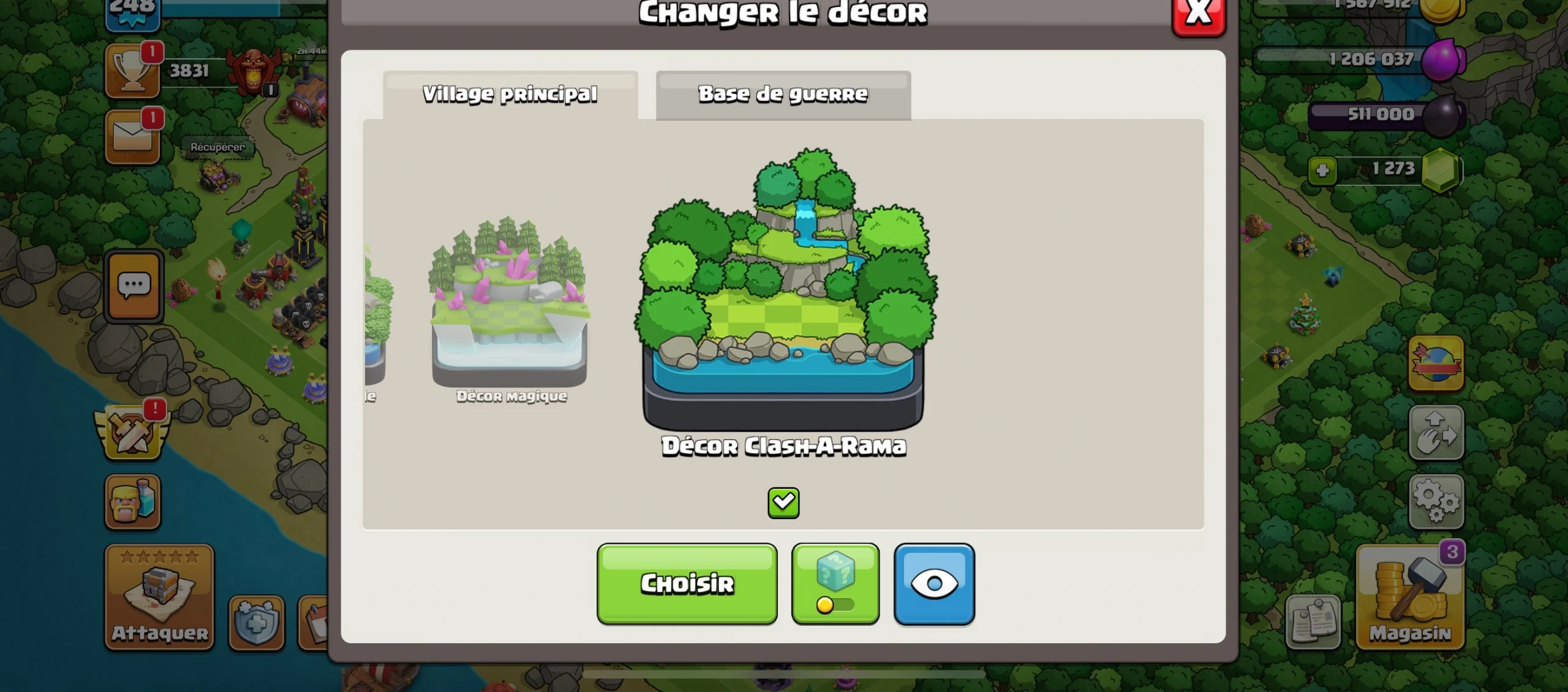Open the Magasin shop
Viewport: 1568px width, 692px height.
(1410, 597)
